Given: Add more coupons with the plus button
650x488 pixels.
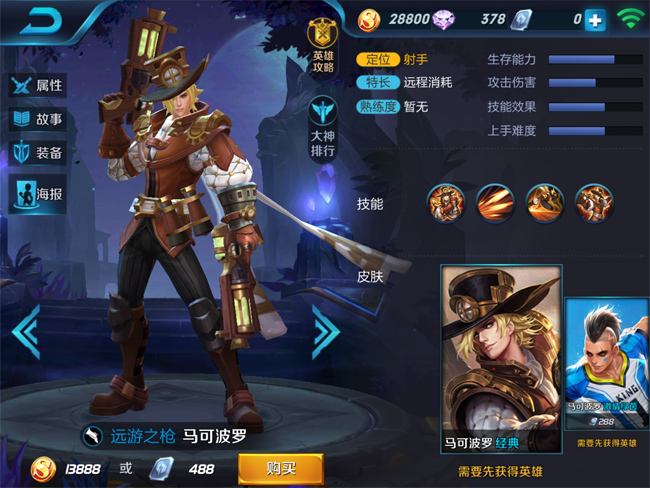Looking at the screenshot, I should [x=595, y=19].
